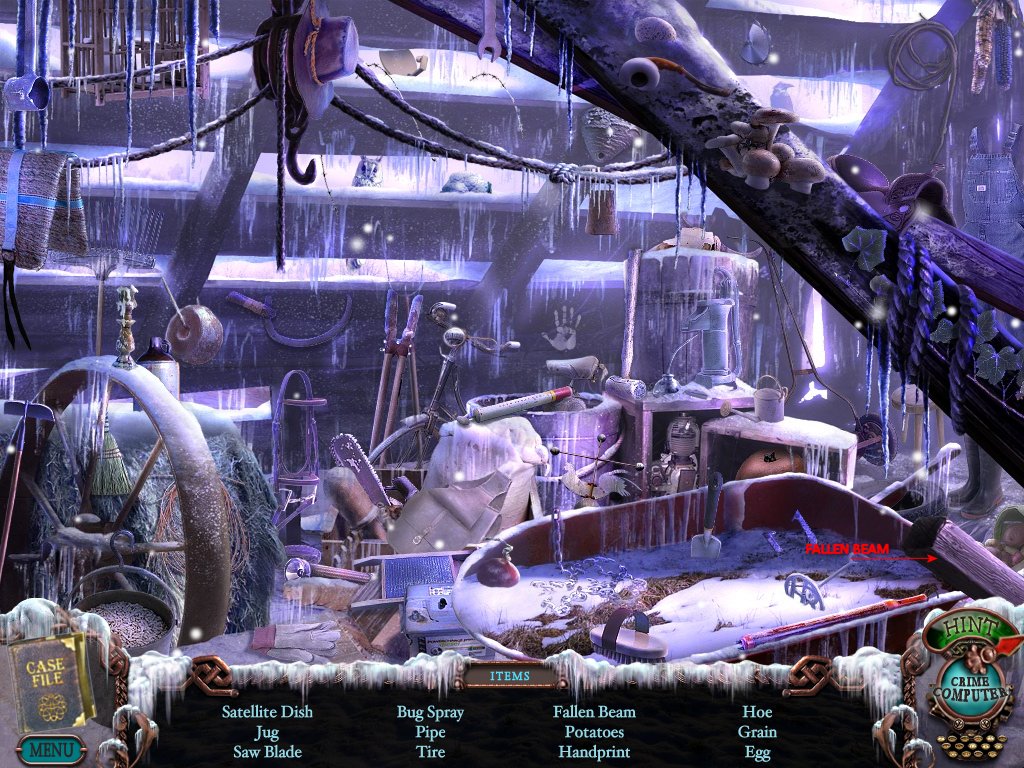1024x768 pixels.
Task: Choose the Tire list entry
Action: coord(430,751)
